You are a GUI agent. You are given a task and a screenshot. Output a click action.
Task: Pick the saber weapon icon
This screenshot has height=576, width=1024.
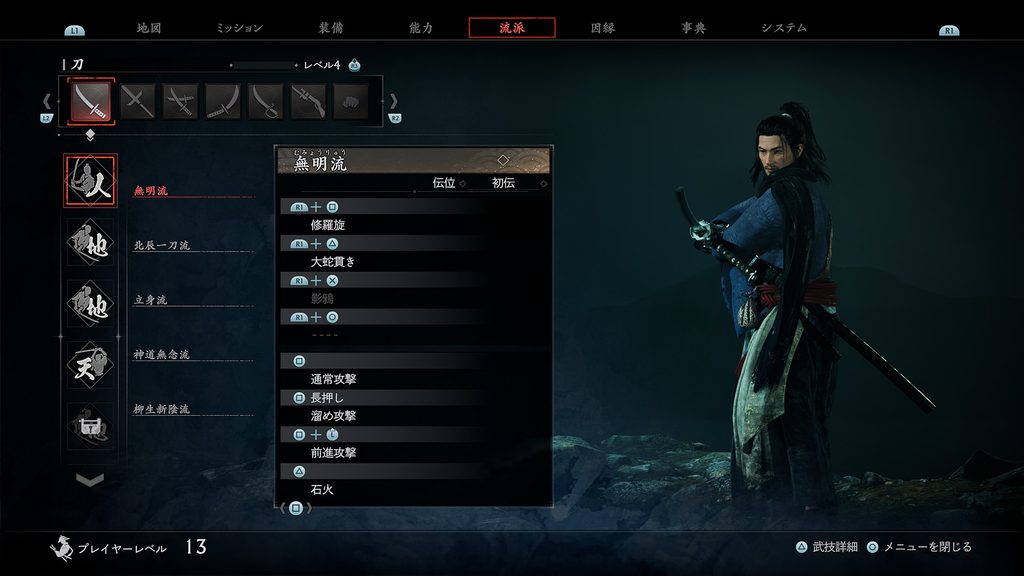(x=266, y=101)
